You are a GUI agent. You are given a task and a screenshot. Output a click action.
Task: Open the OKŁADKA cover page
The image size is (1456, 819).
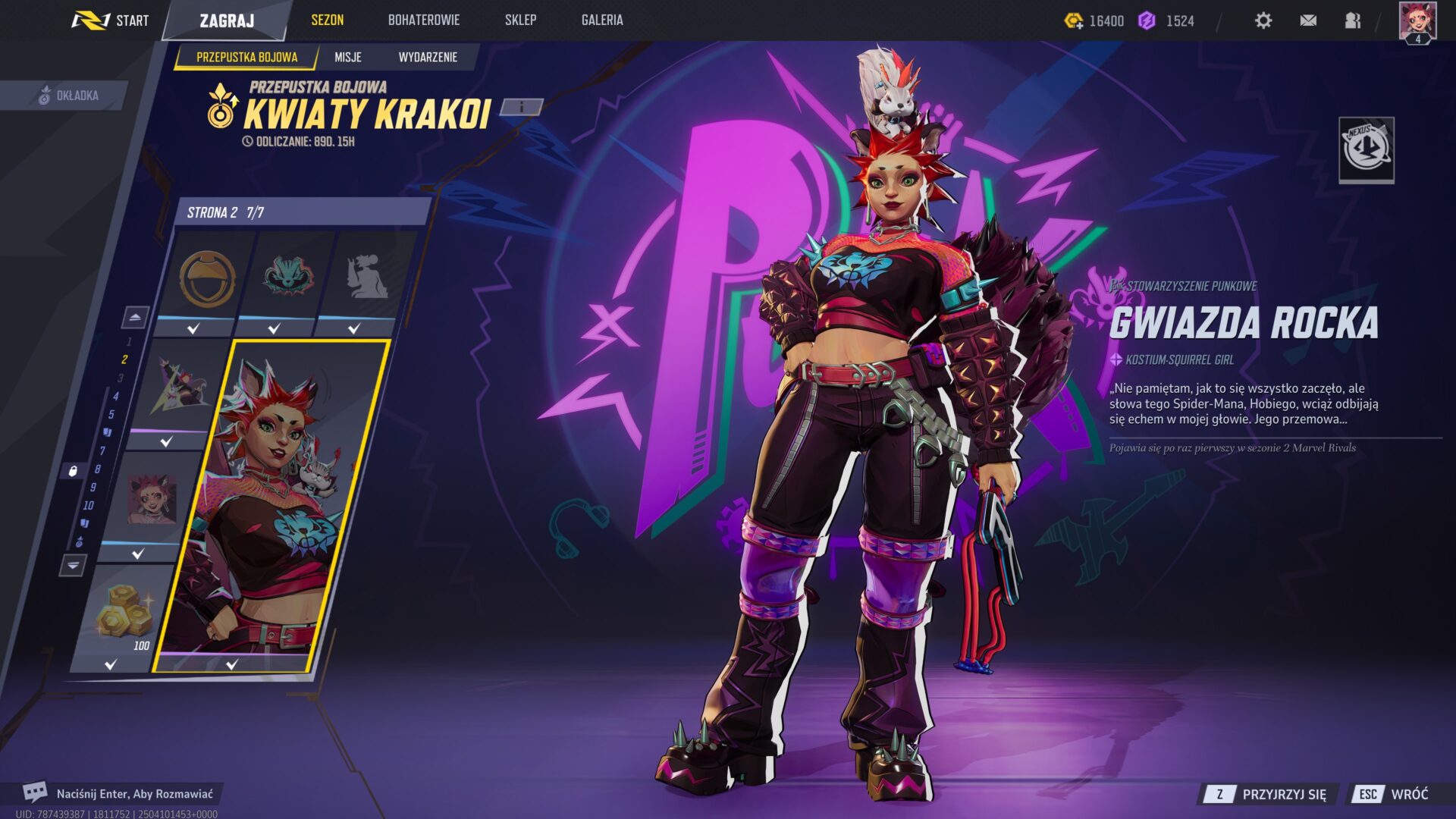point(68,96)
